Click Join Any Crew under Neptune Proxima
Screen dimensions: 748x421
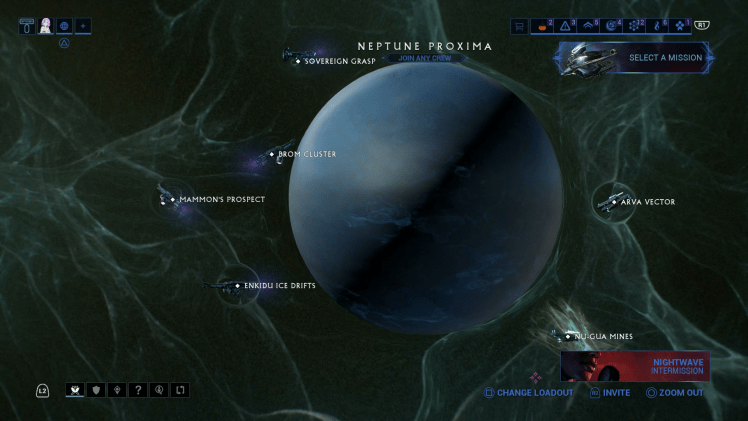click(425, 59)
